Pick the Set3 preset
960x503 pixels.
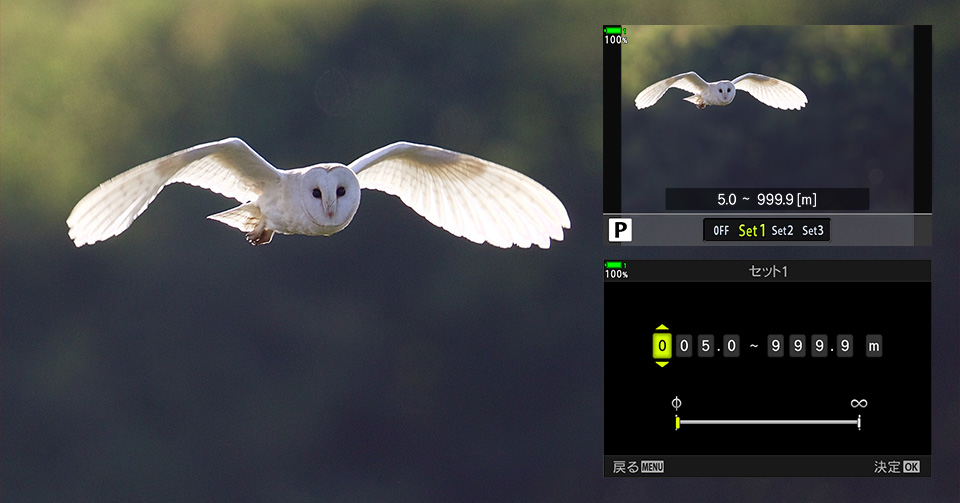pyautogui.click(x=813, y=231)
